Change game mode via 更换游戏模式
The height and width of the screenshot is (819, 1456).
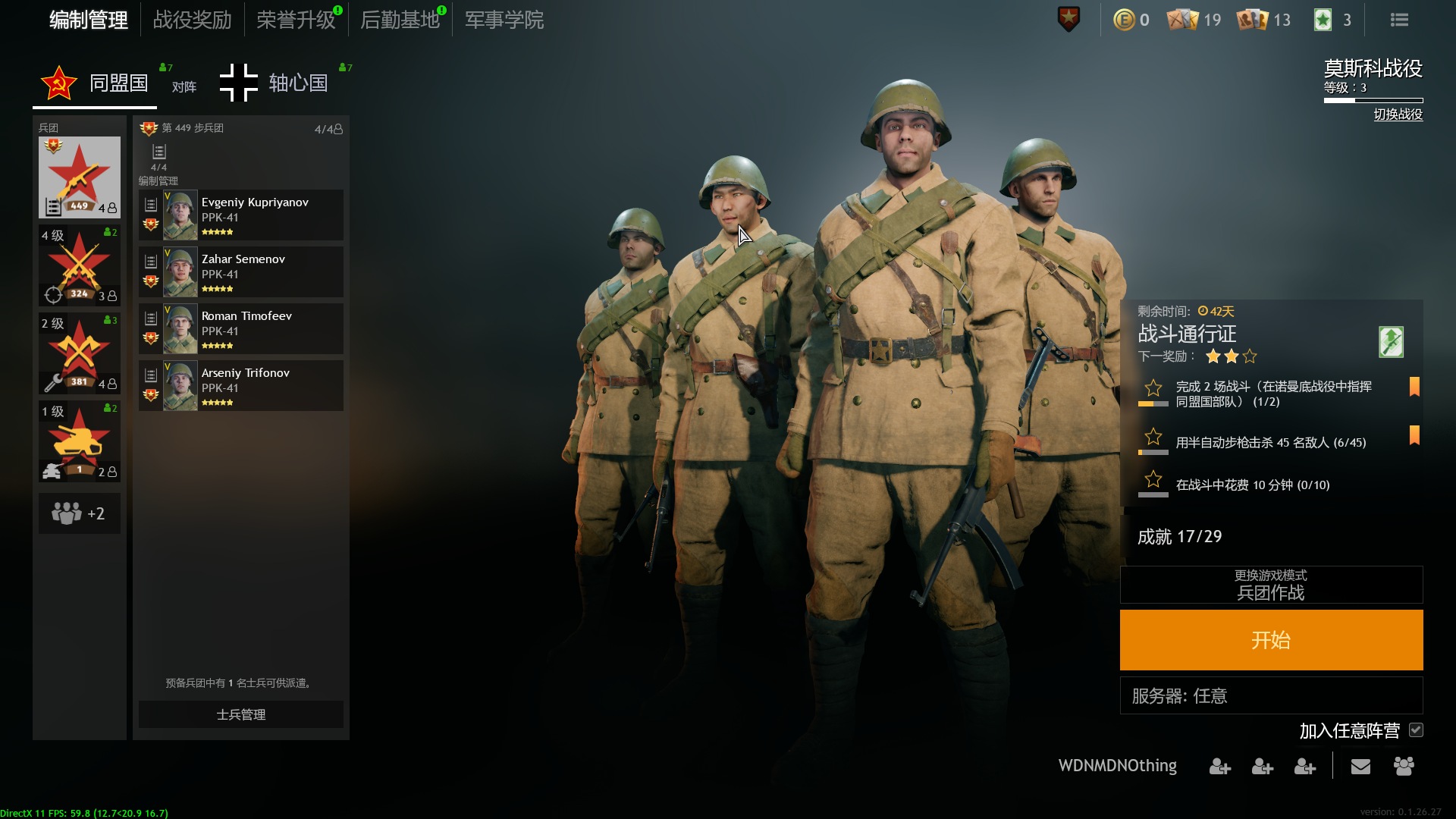tap(1271, 585)
